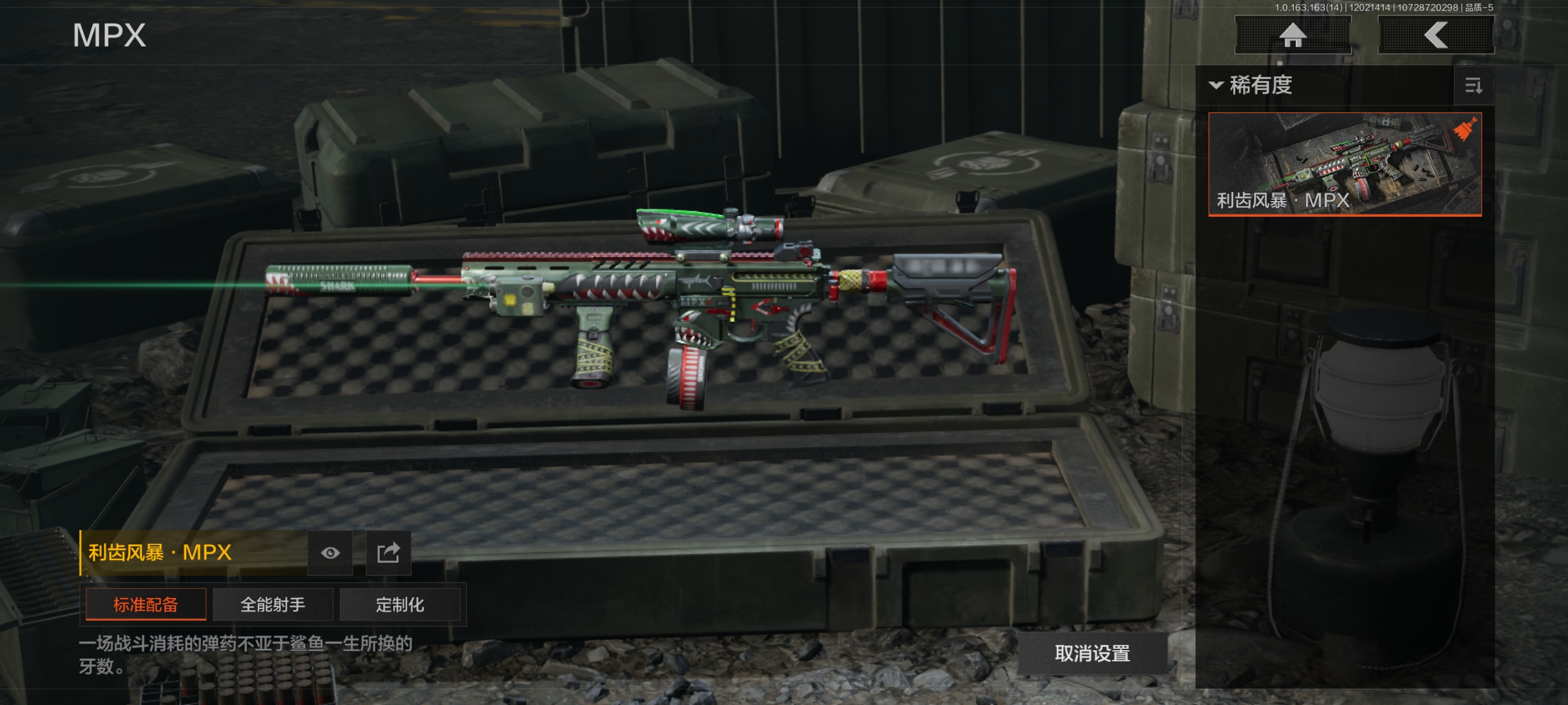This screenshot has height=705, width=1568.
Task: Toggle the eye preview icon
Action: [330, 553]
